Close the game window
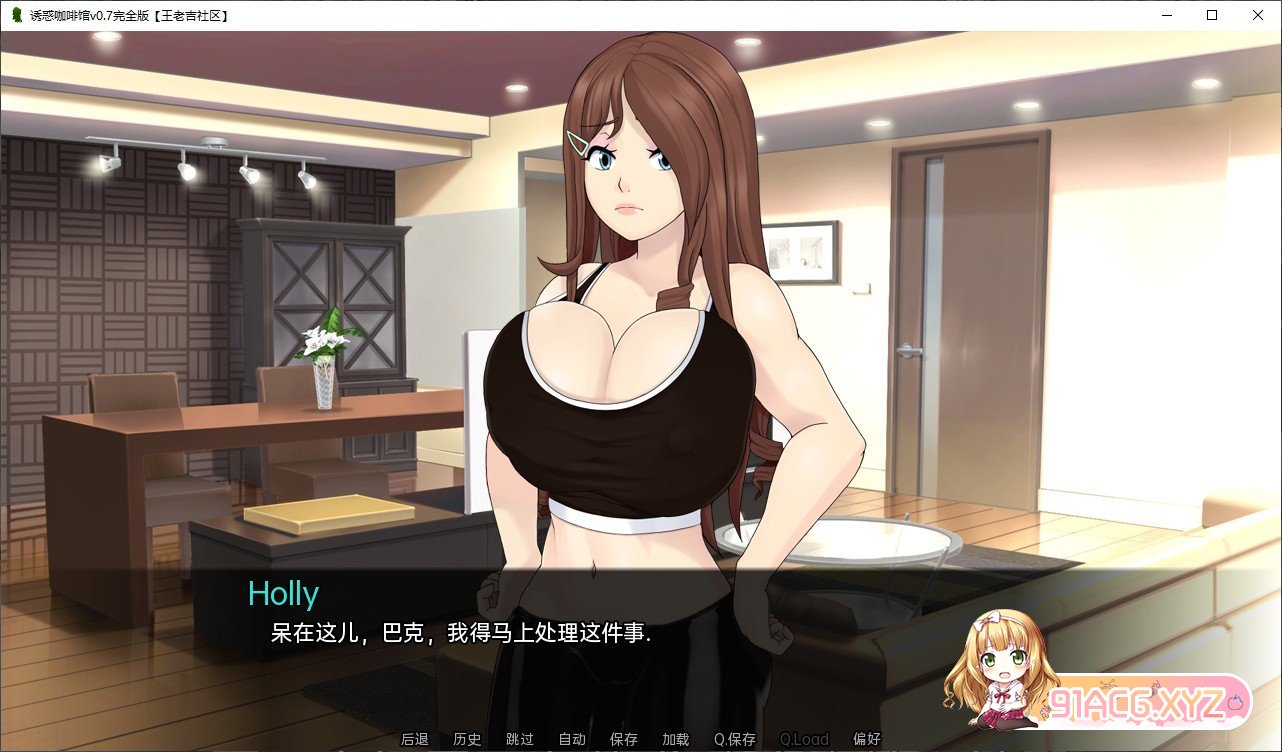Screen dimensions: 1282x752 point(1258,15)
